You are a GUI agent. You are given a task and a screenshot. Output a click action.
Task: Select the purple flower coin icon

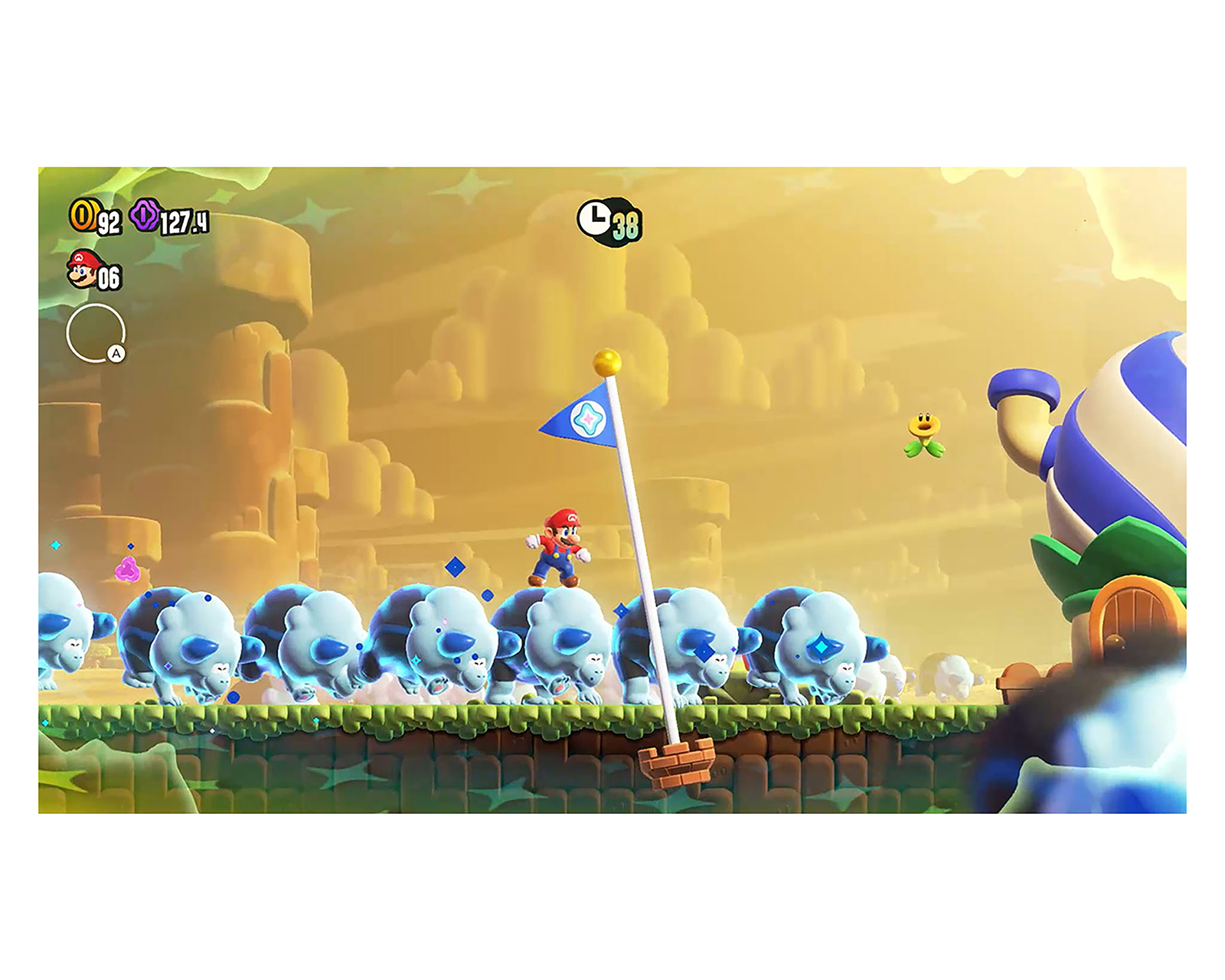pos(146,216)
